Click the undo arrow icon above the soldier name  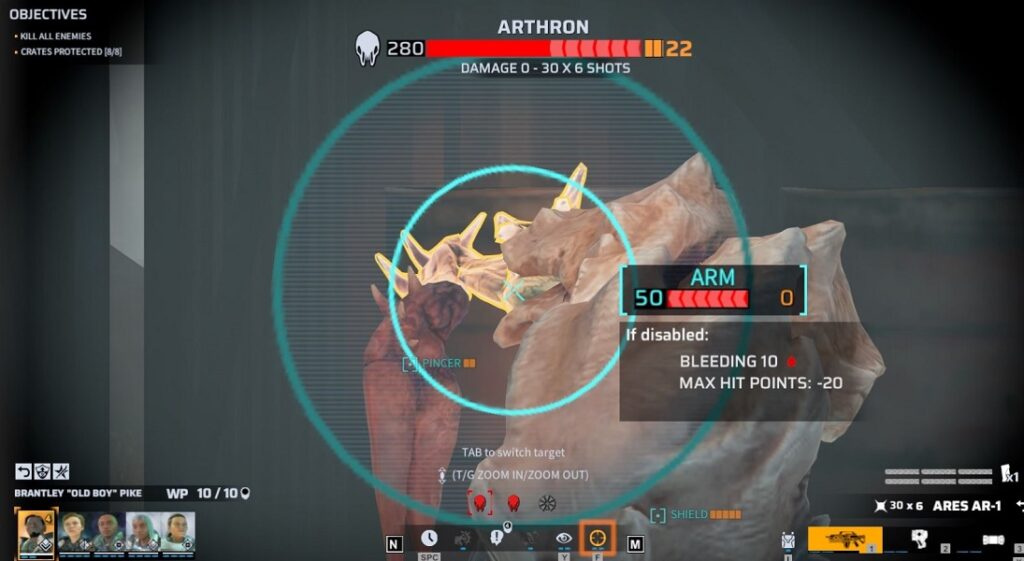pyautogui.click(x=23, y=472)
